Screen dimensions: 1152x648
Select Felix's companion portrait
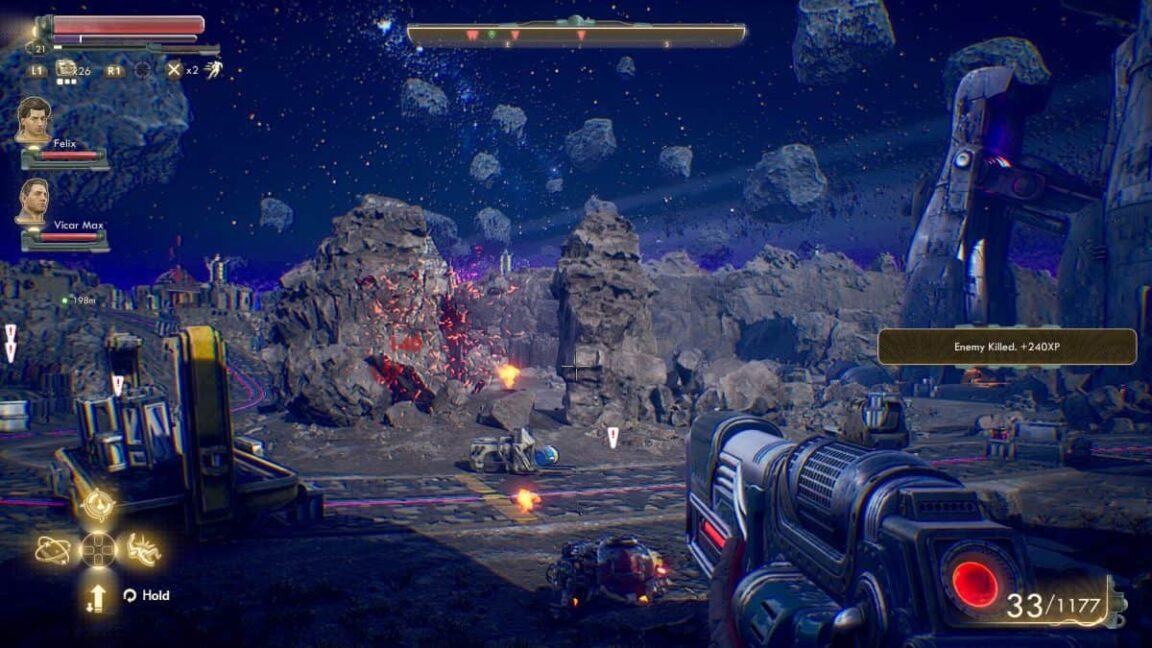tap(33, 120)
